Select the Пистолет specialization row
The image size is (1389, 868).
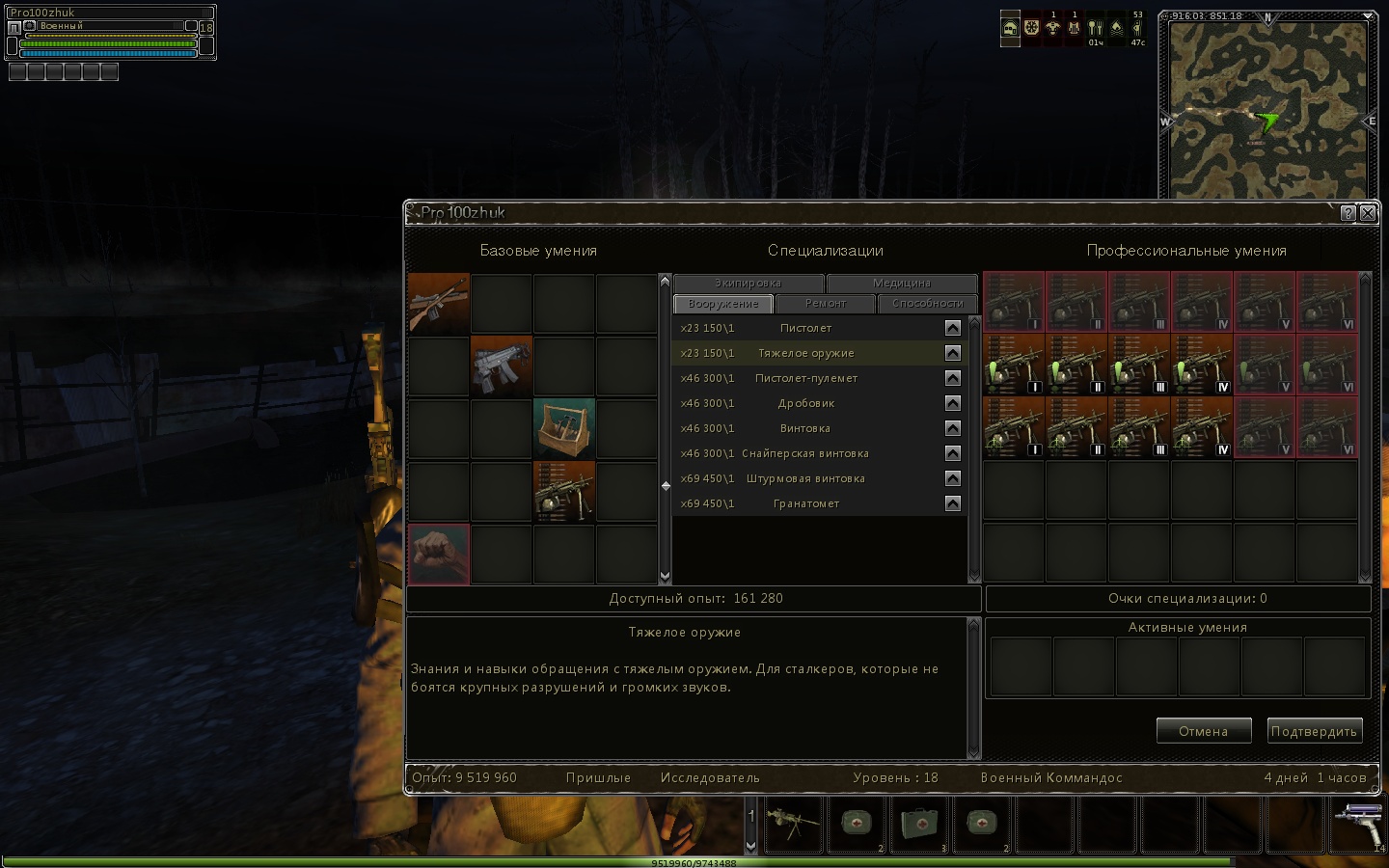pyautogui.click(x=806, y=328)
